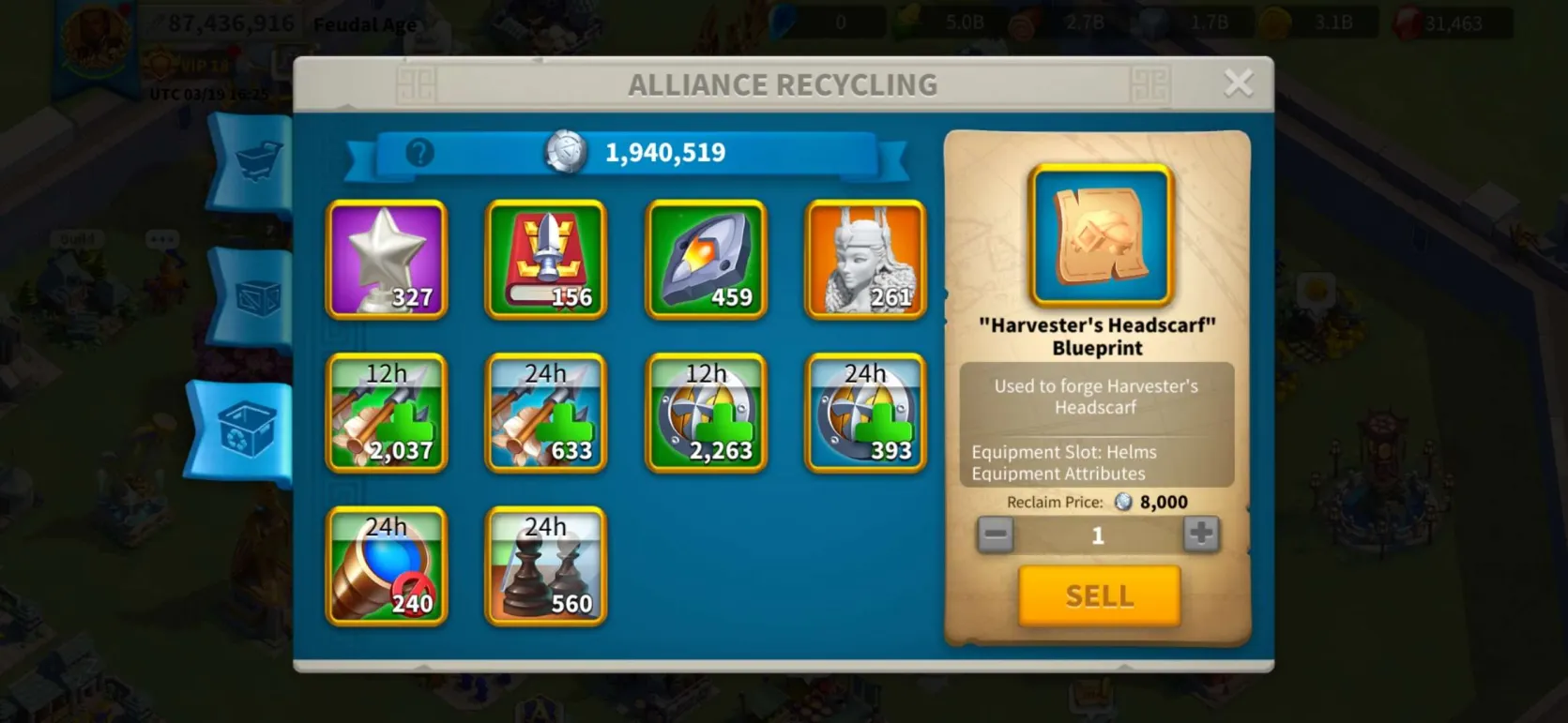Tap the Harvester's Headscarf blueprint icon

pos(1101,235)
